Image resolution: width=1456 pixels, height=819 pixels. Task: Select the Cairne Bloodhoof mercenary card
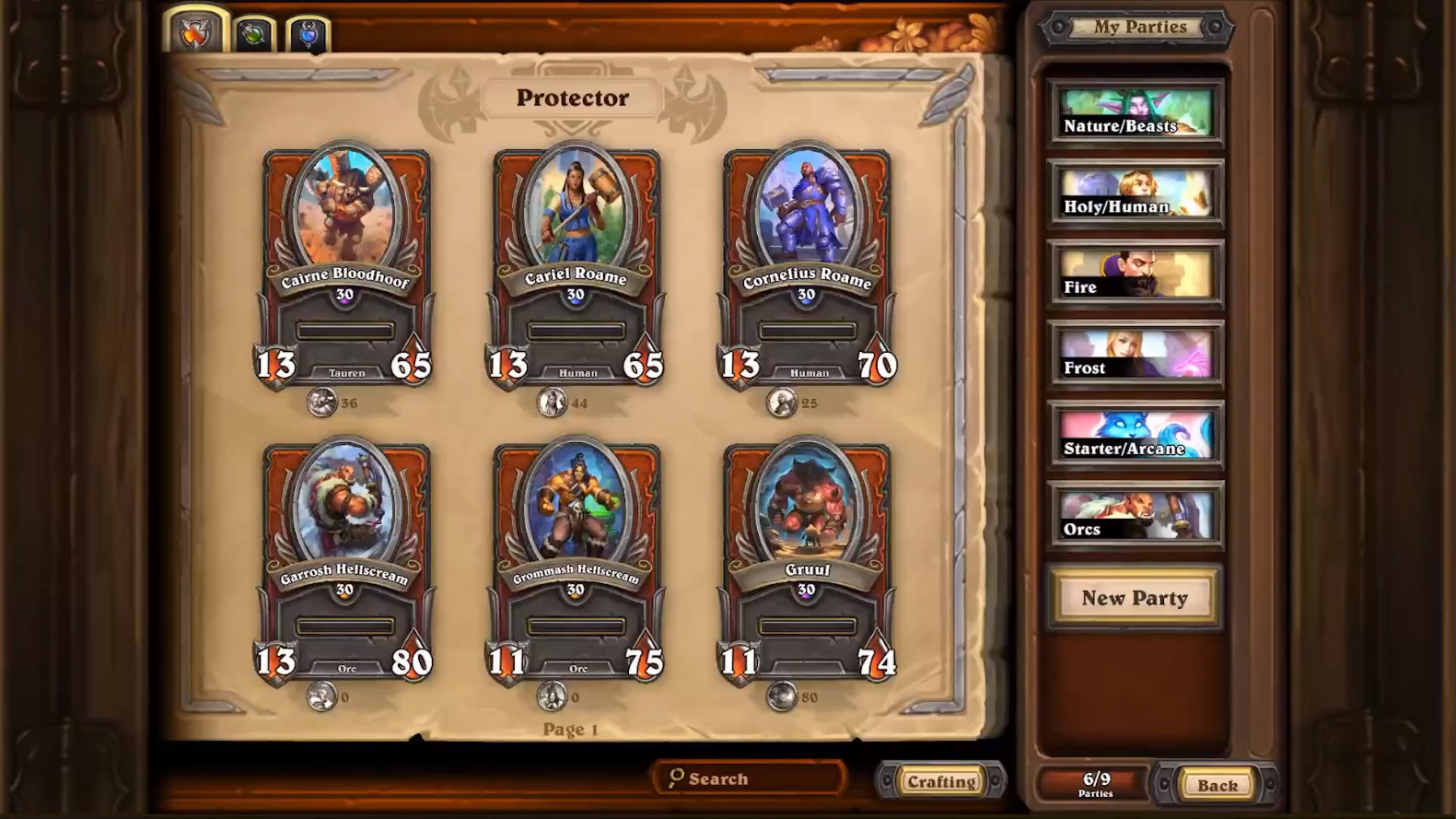[345, 267]
